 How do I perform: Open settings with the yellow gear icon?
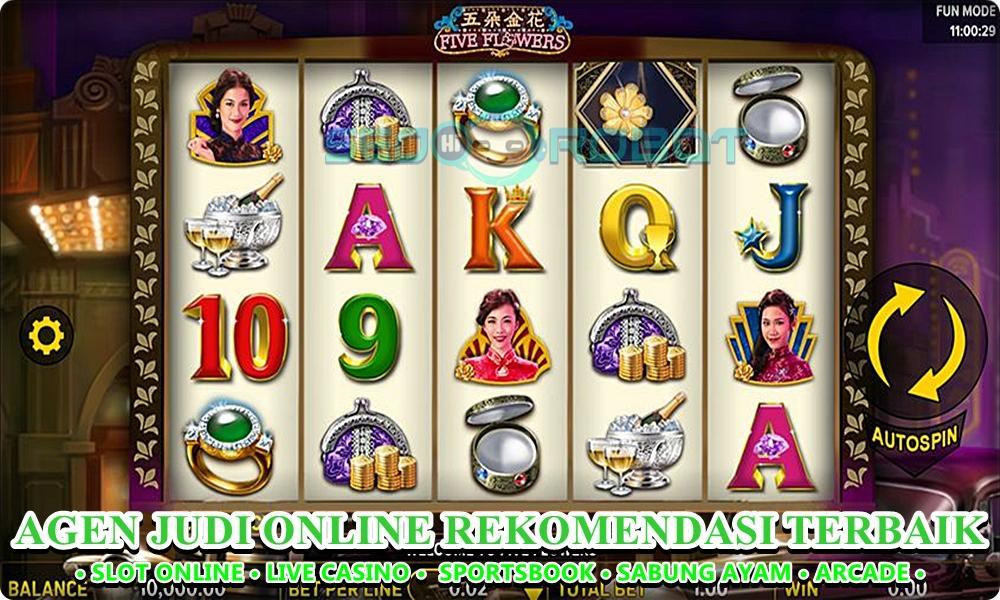tap(46, 335)
